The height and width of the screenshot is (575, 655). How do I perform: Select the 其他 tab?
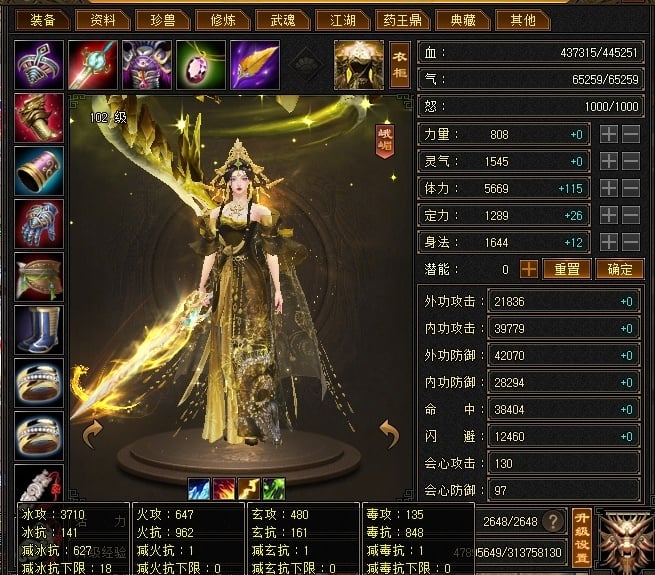click(523, 19)
